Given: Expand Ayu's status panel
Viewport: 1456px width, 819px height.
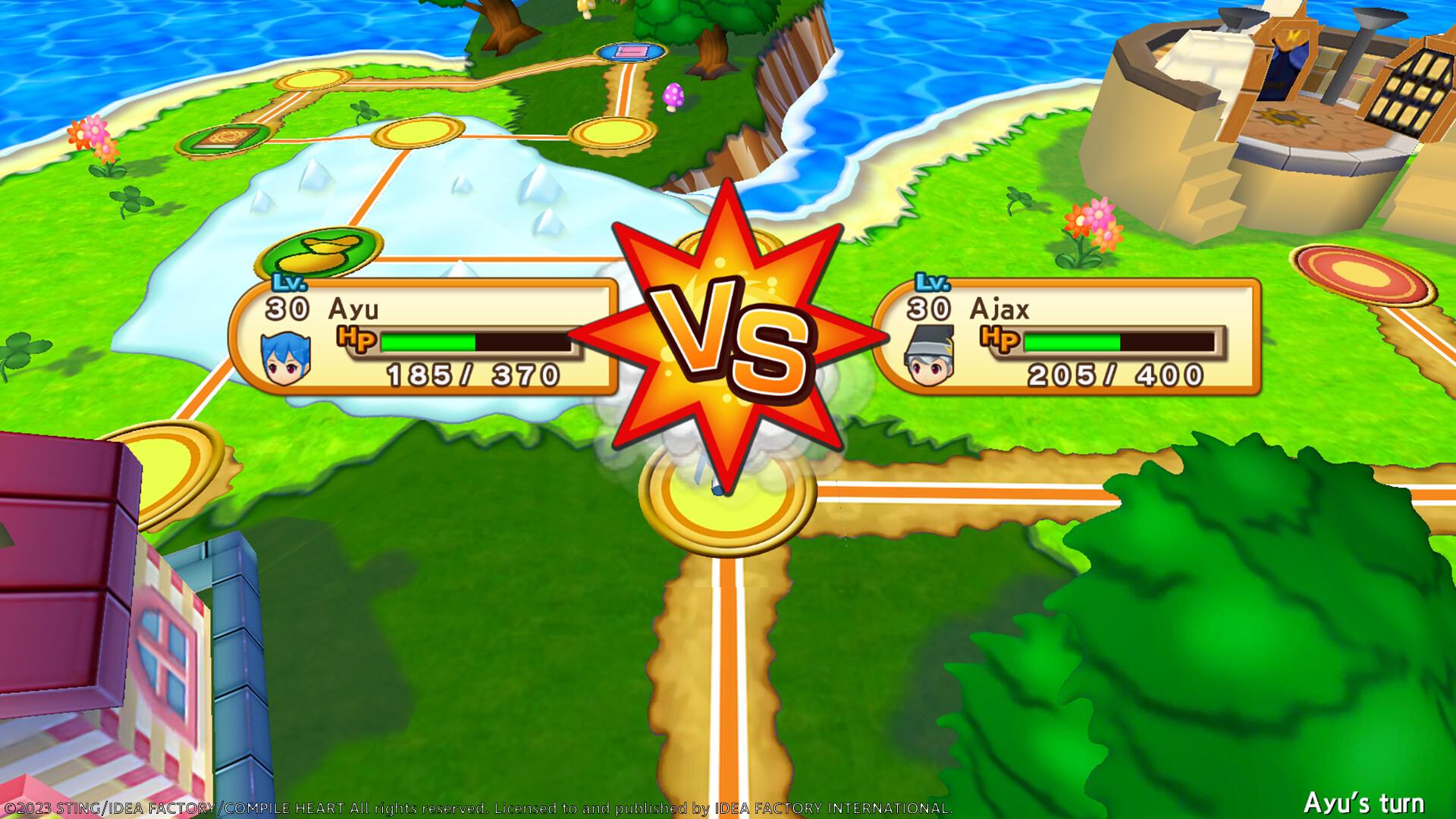Looking at the screenshot, I should point(425,337).
